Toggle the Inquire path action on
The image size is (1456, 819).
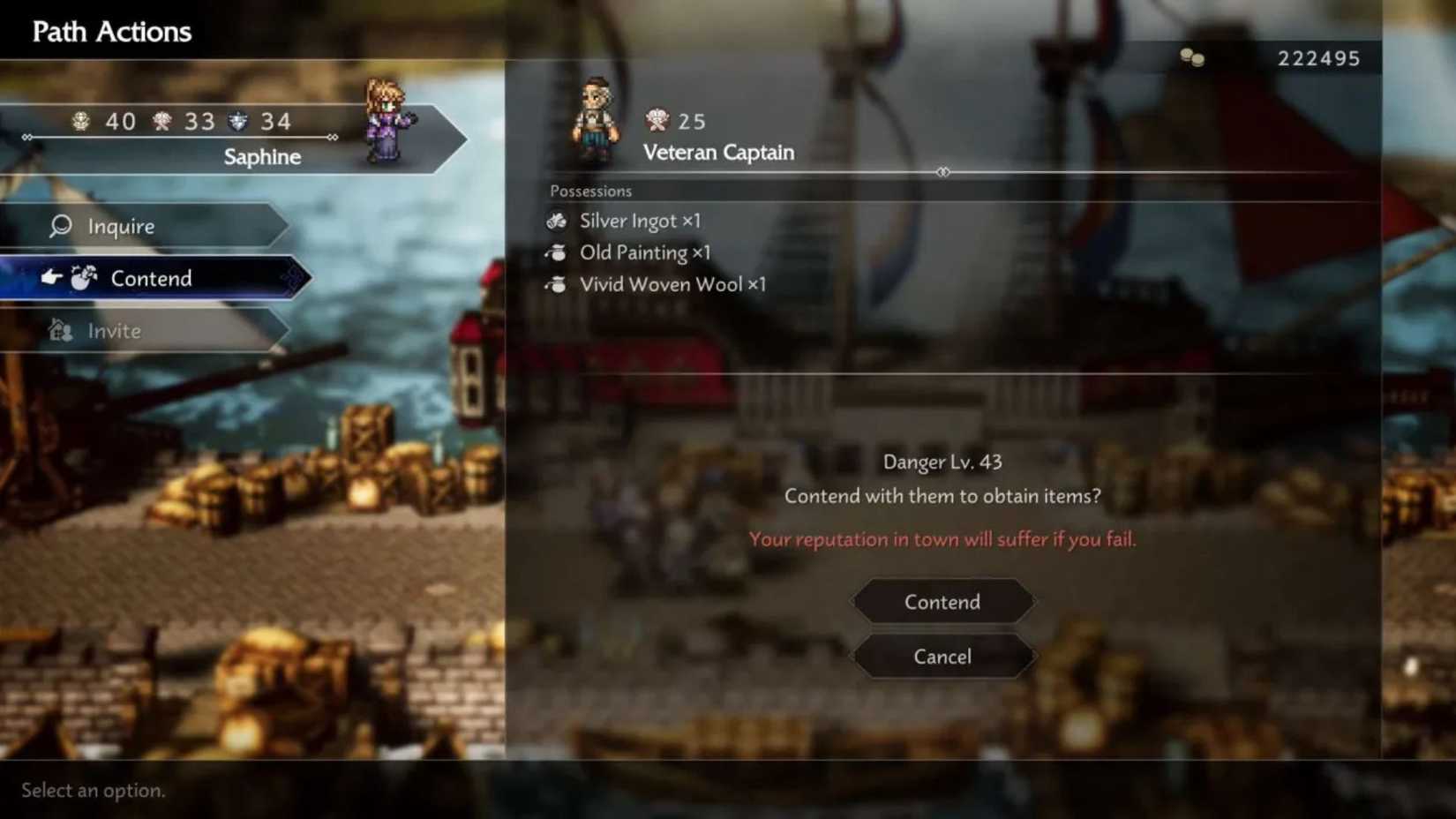click(124, 227)
